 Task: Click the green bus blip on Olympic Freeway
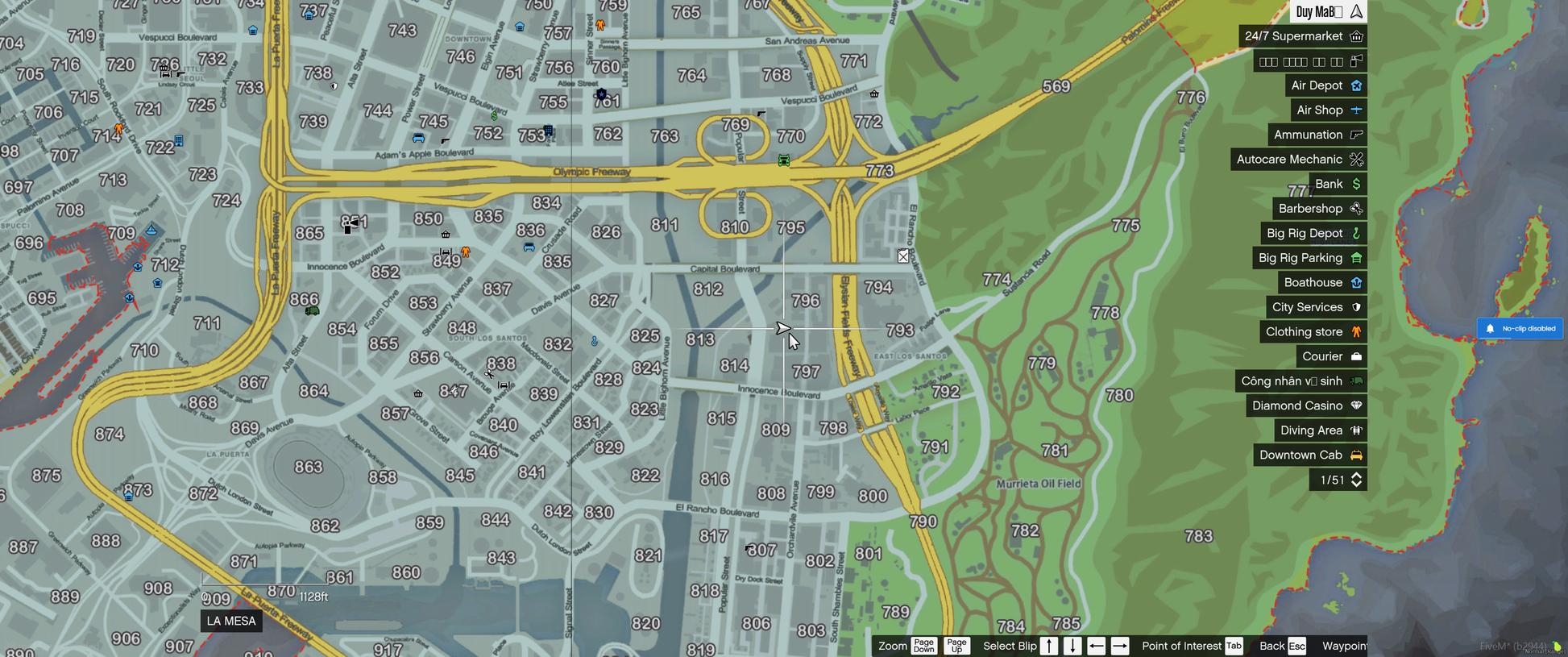[784, 160]
